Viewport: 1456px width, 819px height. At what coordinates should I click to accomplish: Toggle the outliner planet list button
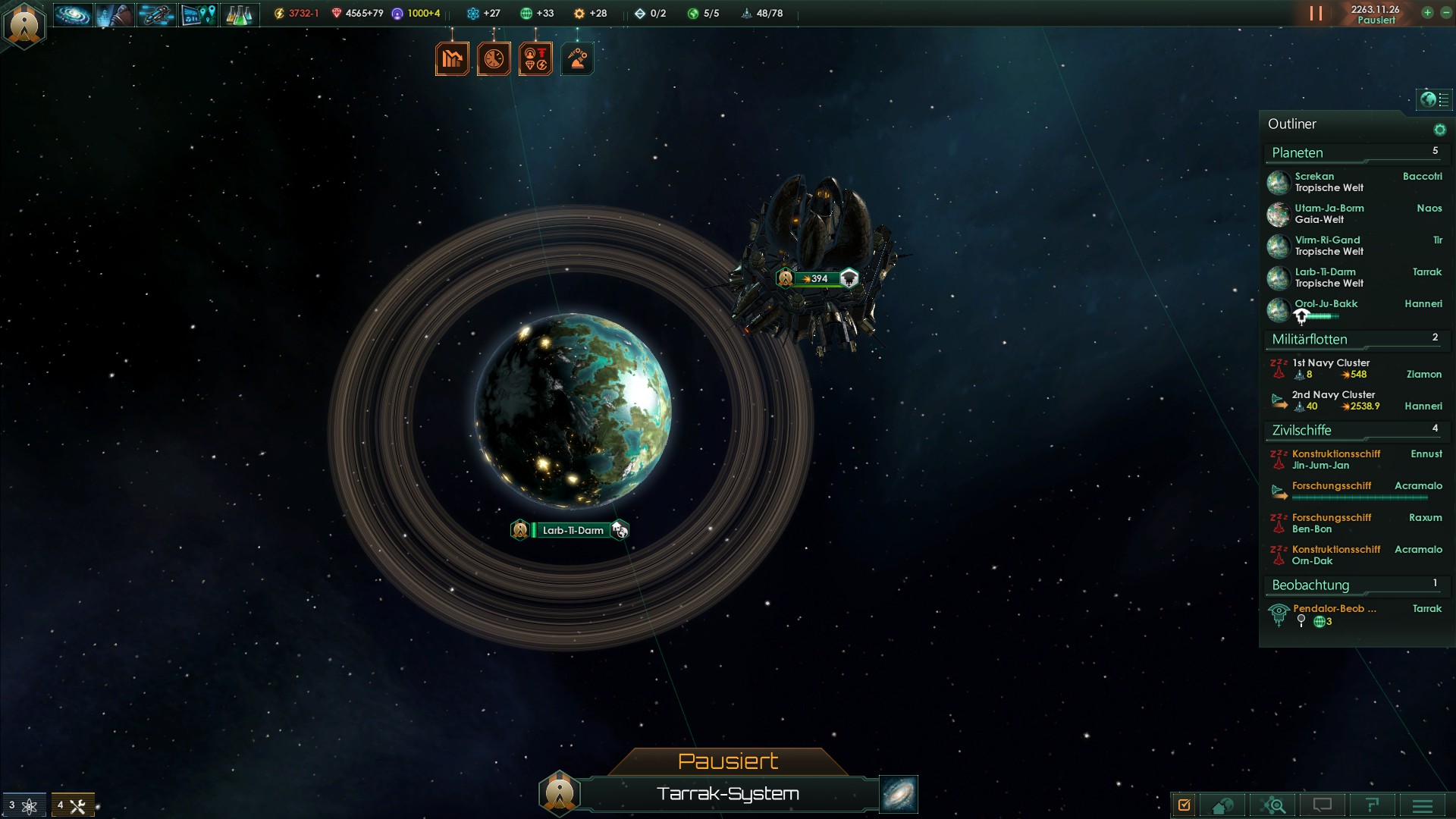tap(1434, 99)
